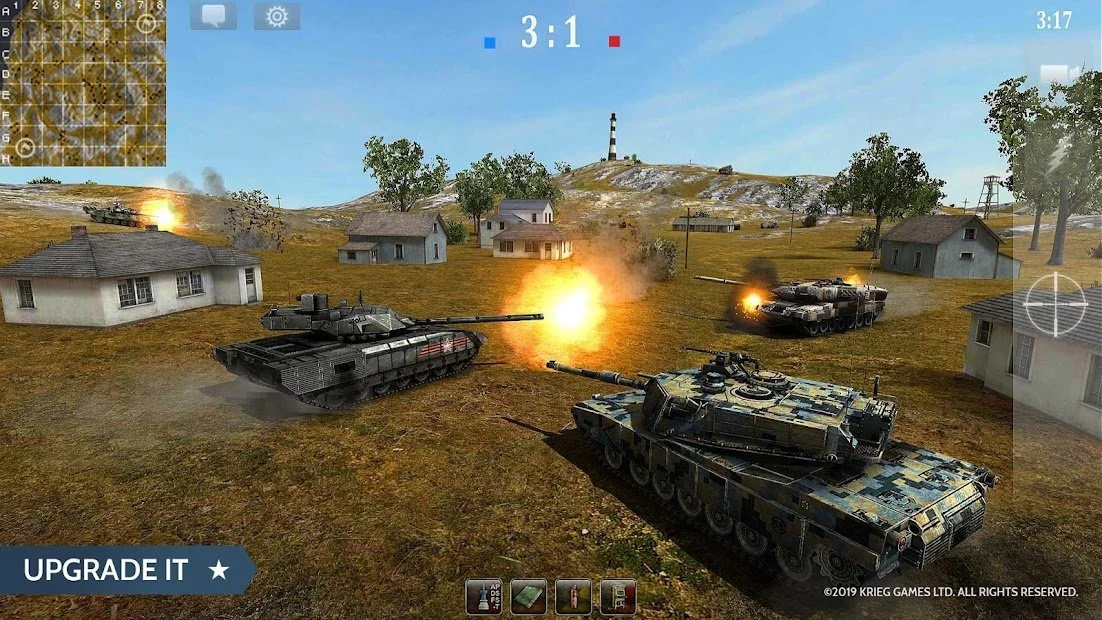Toggle the crosshair sniper aim button

1054,301
